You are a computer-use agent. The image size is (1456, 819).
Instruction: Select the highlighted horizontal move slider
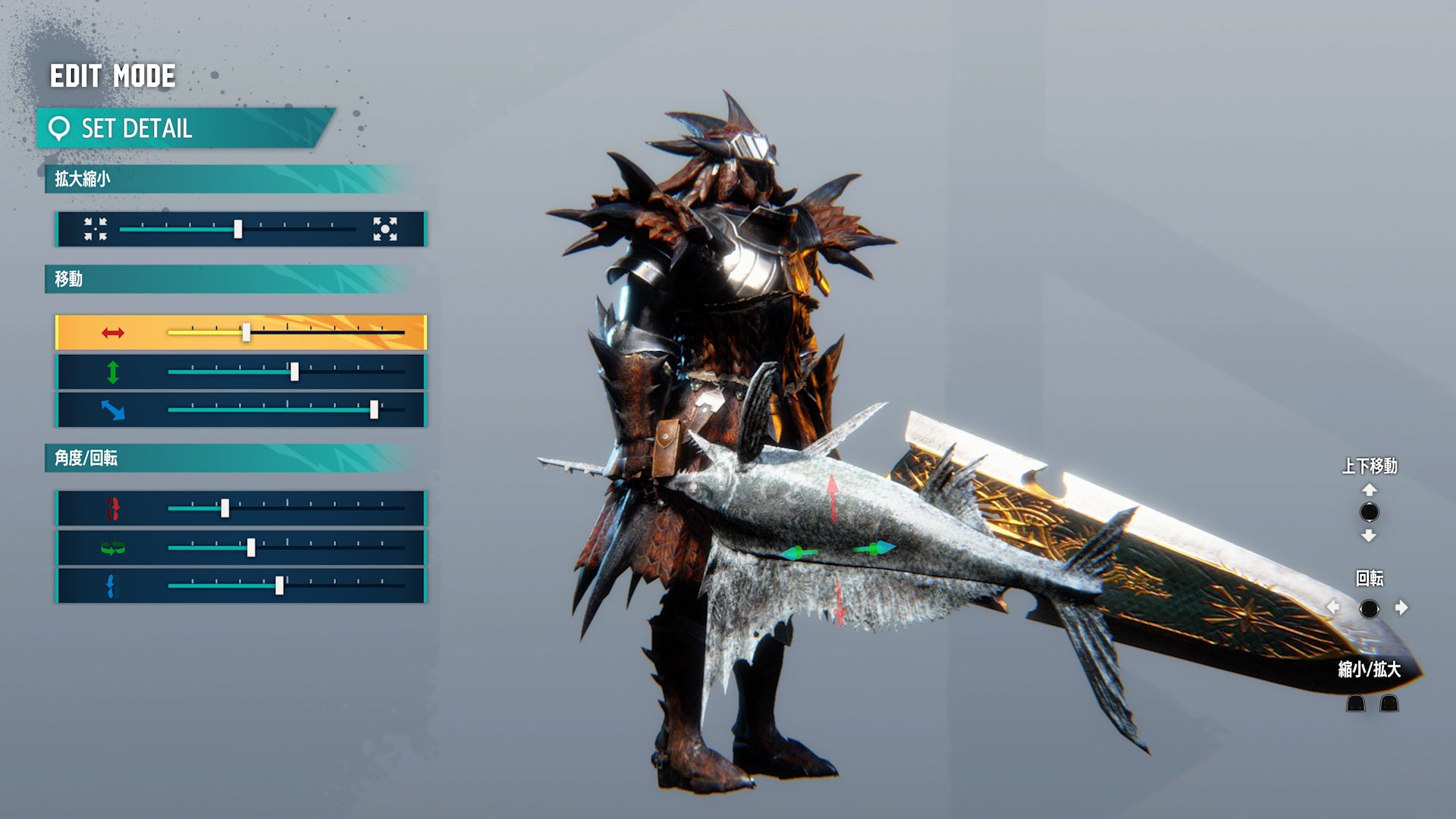[x=246, y=332]
